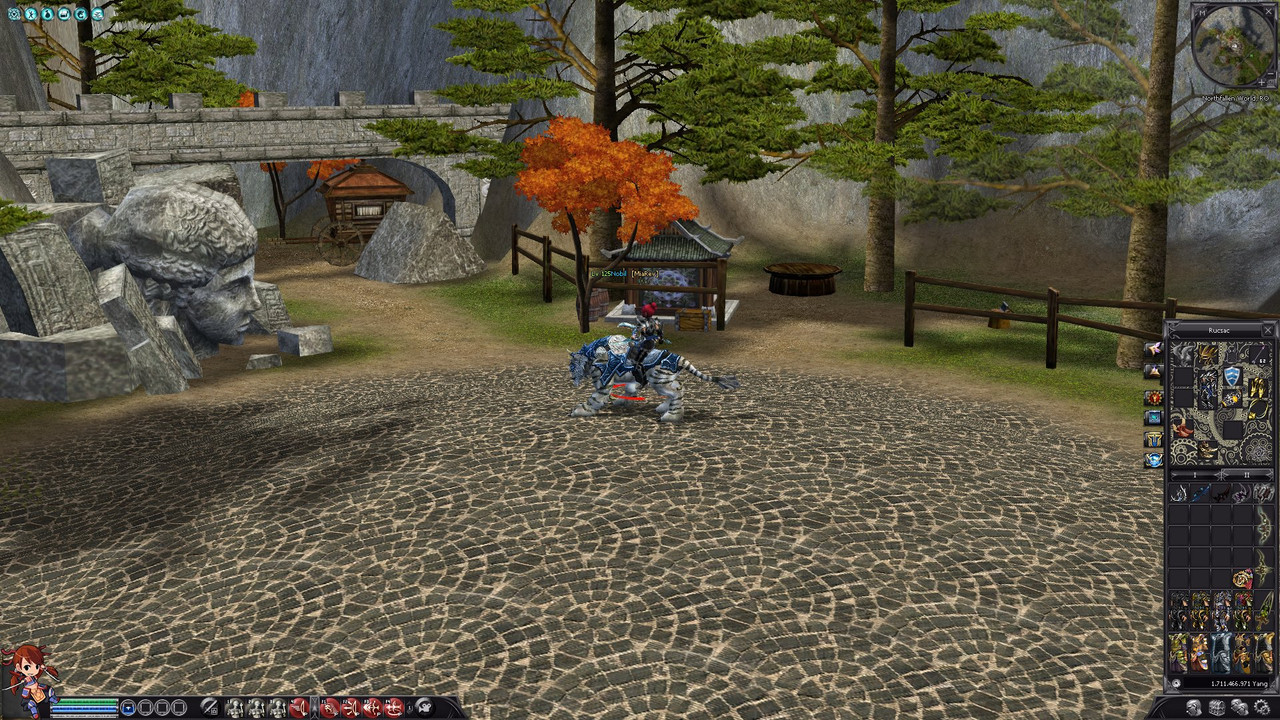Select the blue shield item in the Rucsac
The width and height of the screenshot is (1280, 720).
click(1232, 376)
